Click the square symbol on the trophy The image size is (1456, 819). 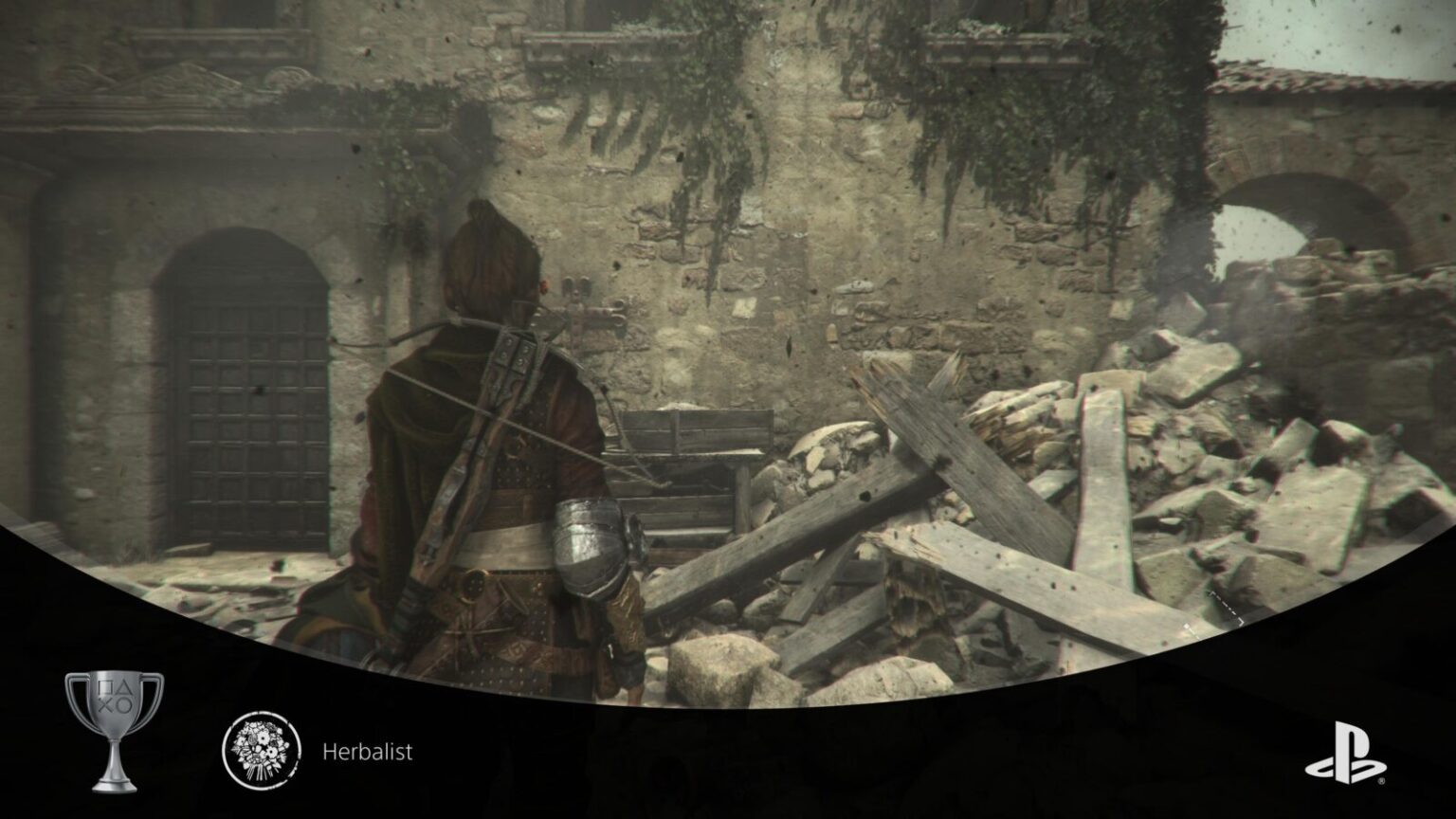[x=105, y=686]
